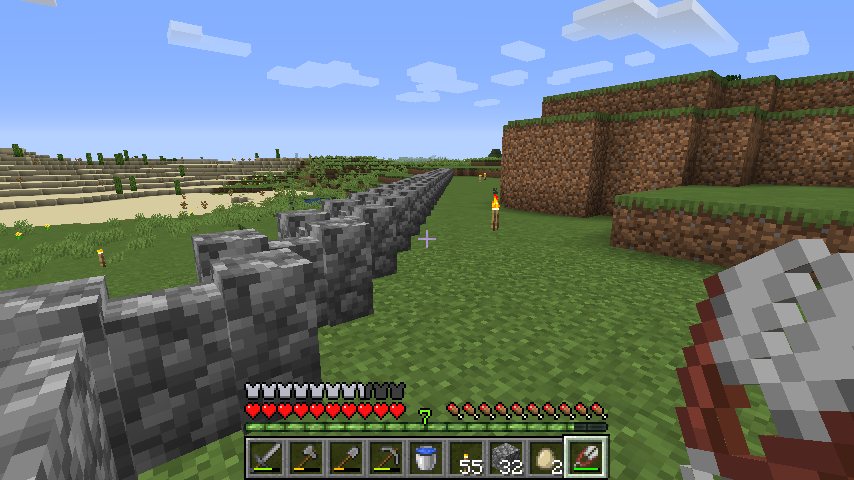Select the sword hotbar slot

tap(266, 458)
